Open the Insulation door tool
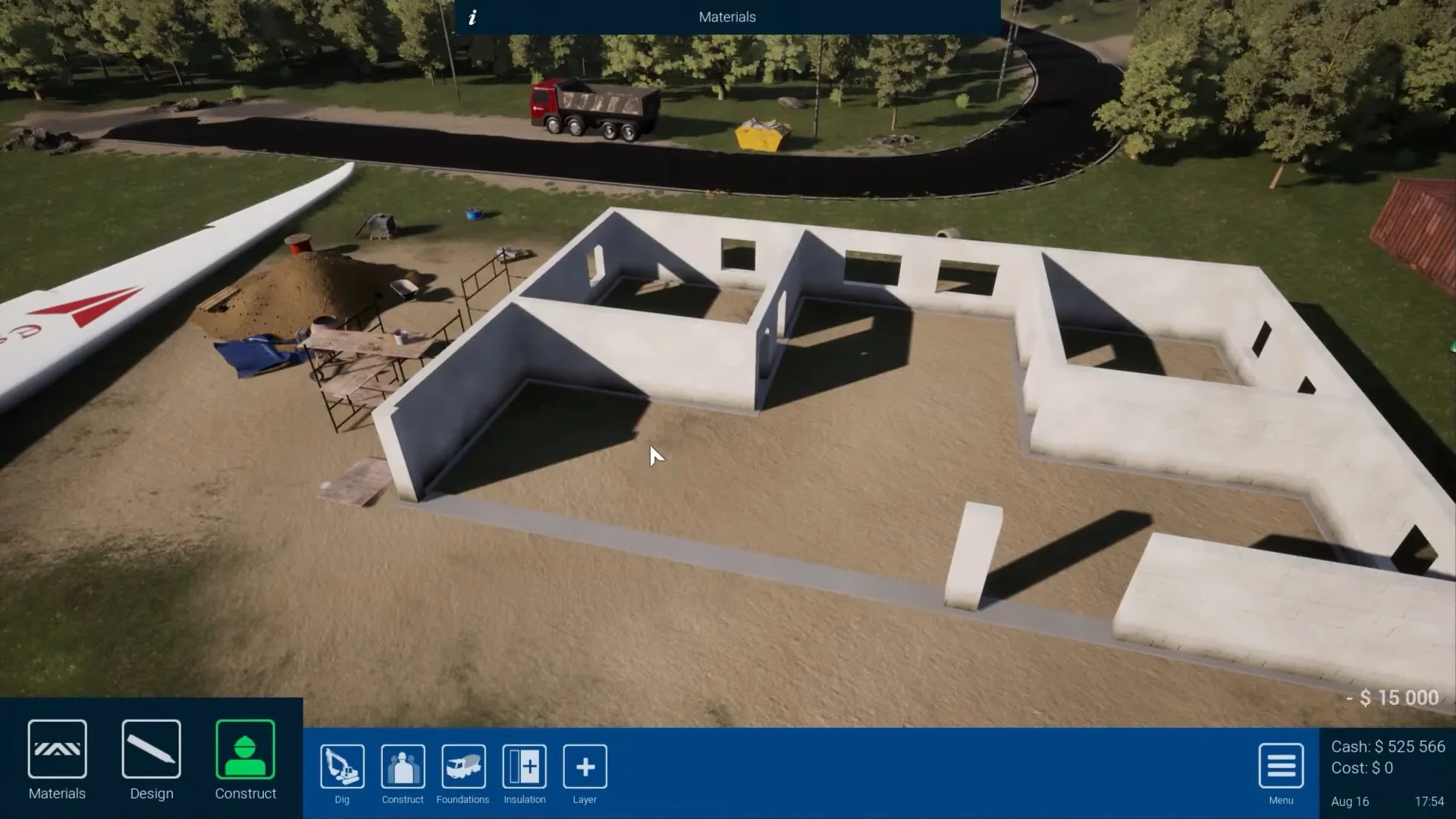Screen dimensions: 1456x819 tap(524, 767)
